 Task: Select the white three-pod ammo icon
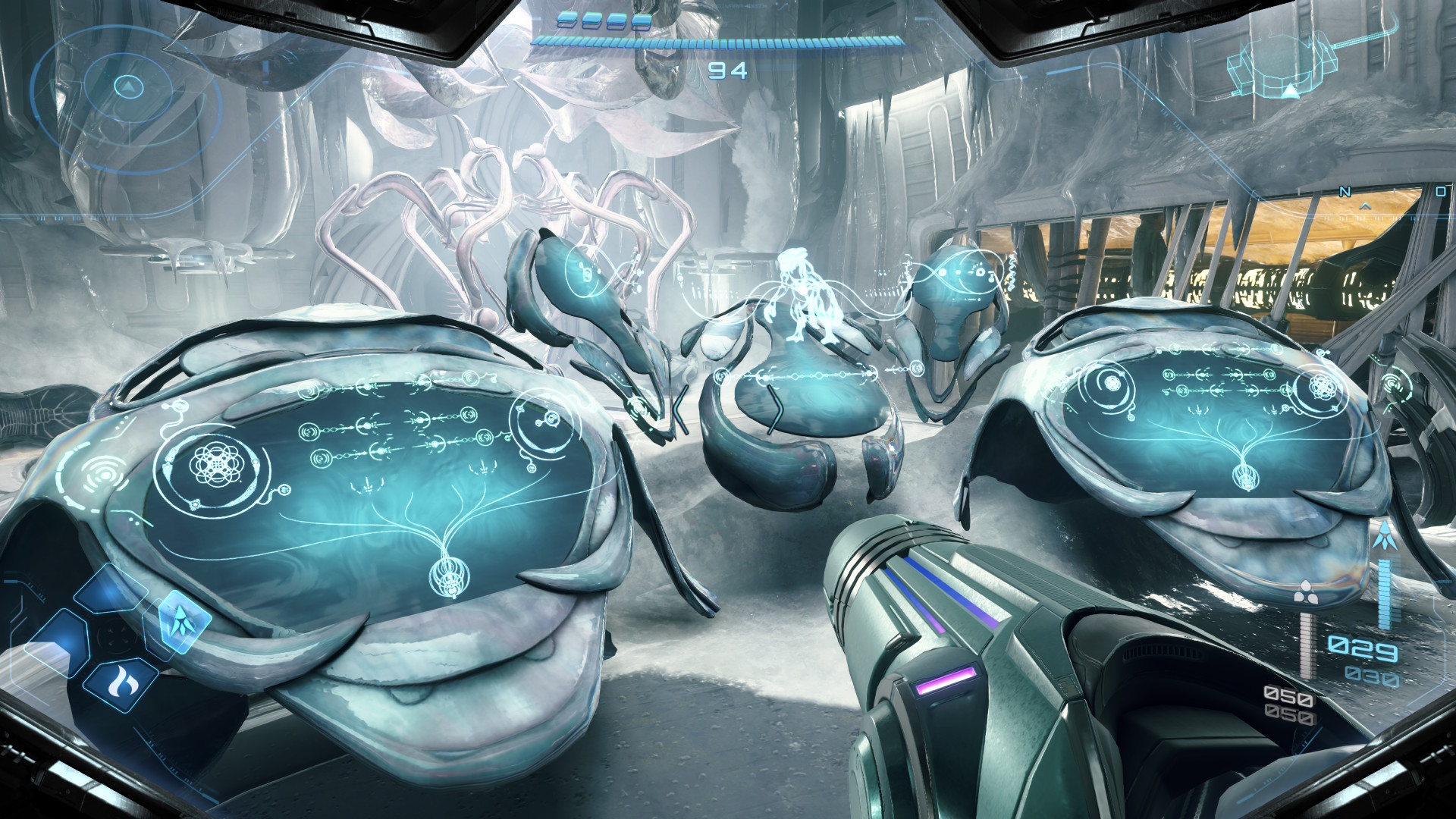[1305, 591]
